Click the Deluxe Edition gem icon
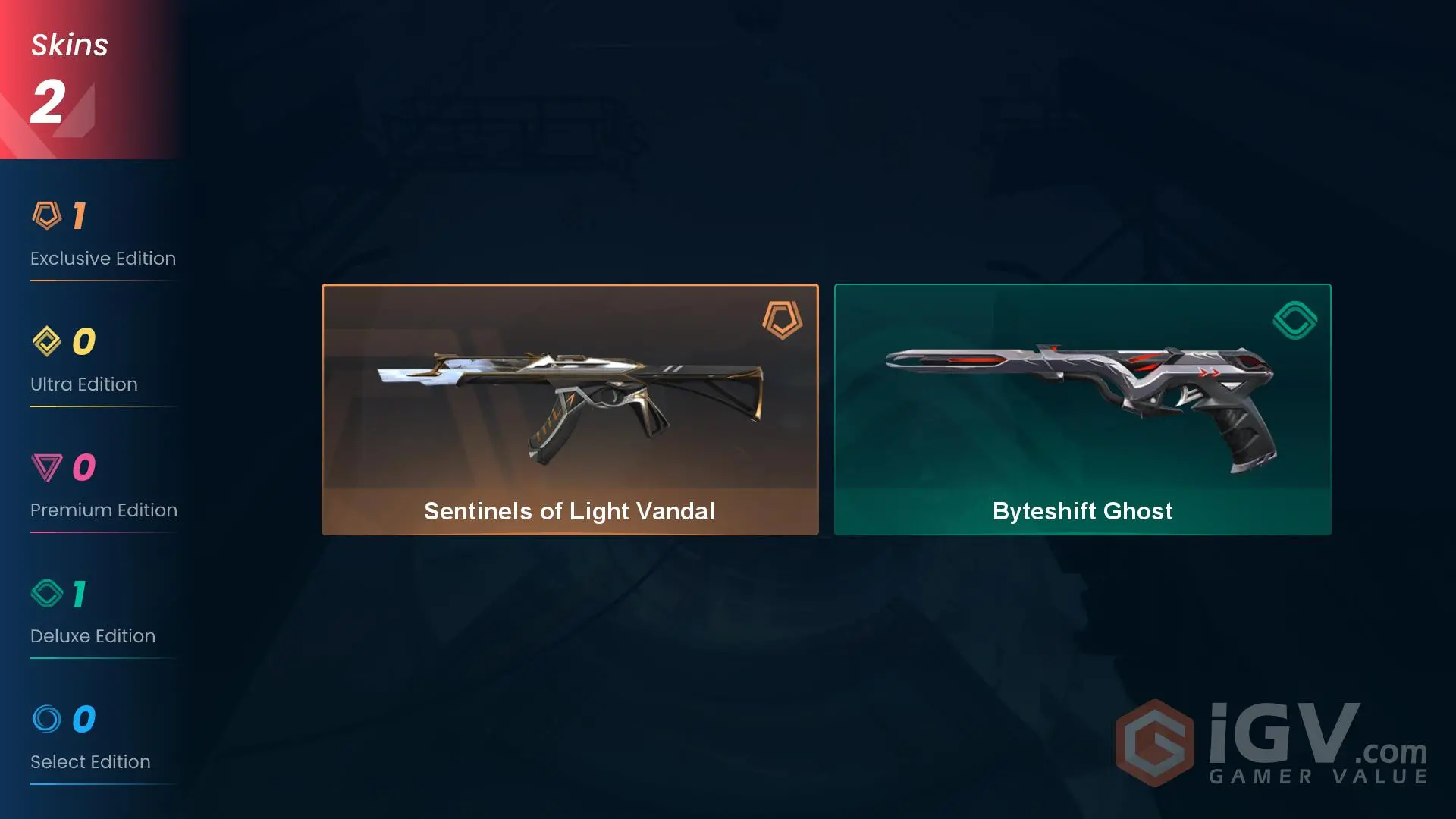 coord(49,593)
